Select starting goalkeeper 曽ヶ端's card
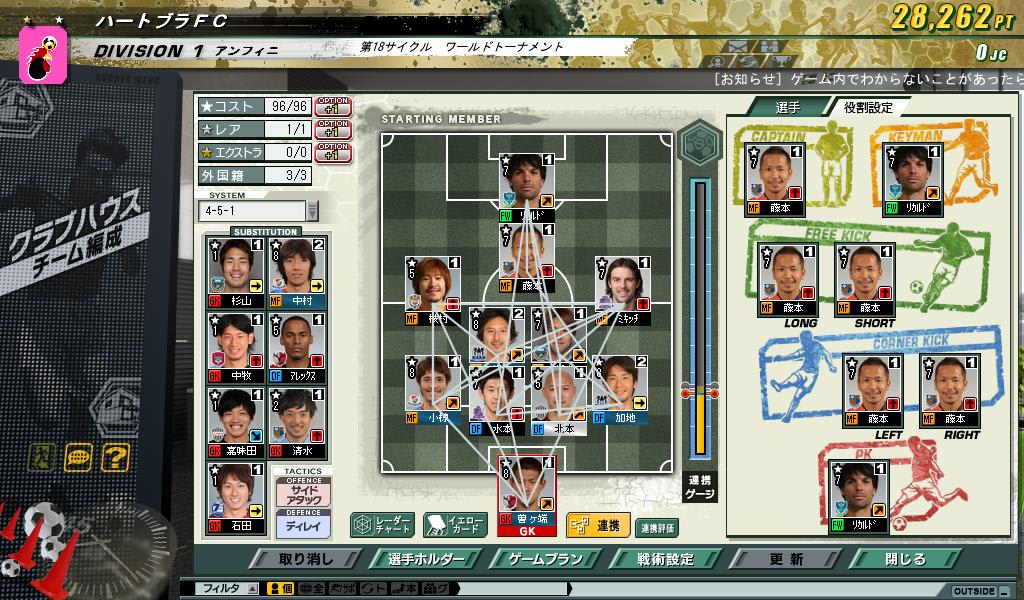This screenshot has height=600, width=1024. pyautogui.click(x=527, y=492)
